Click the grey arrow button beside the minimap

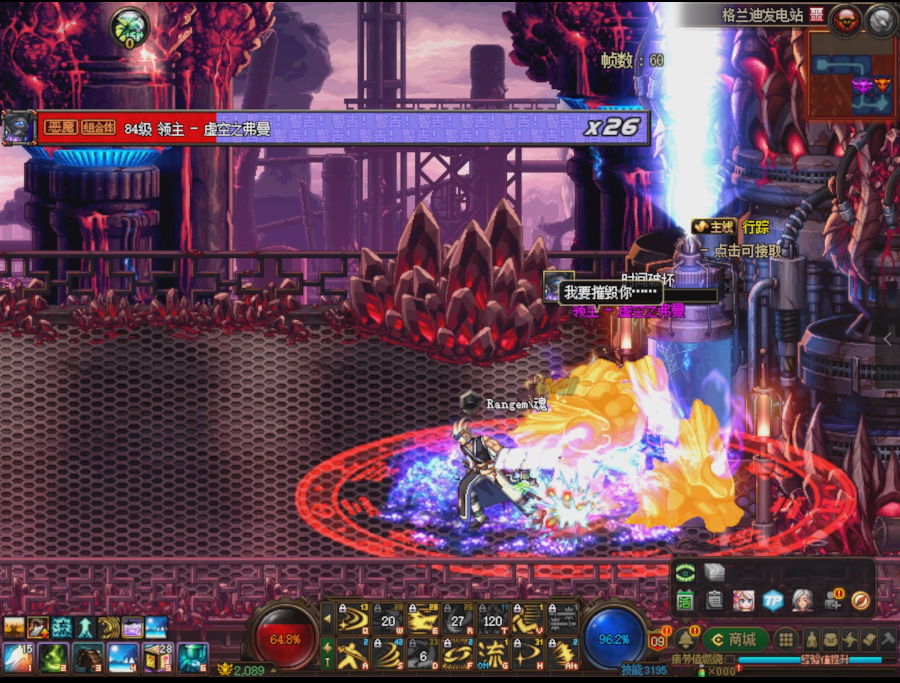881,18
